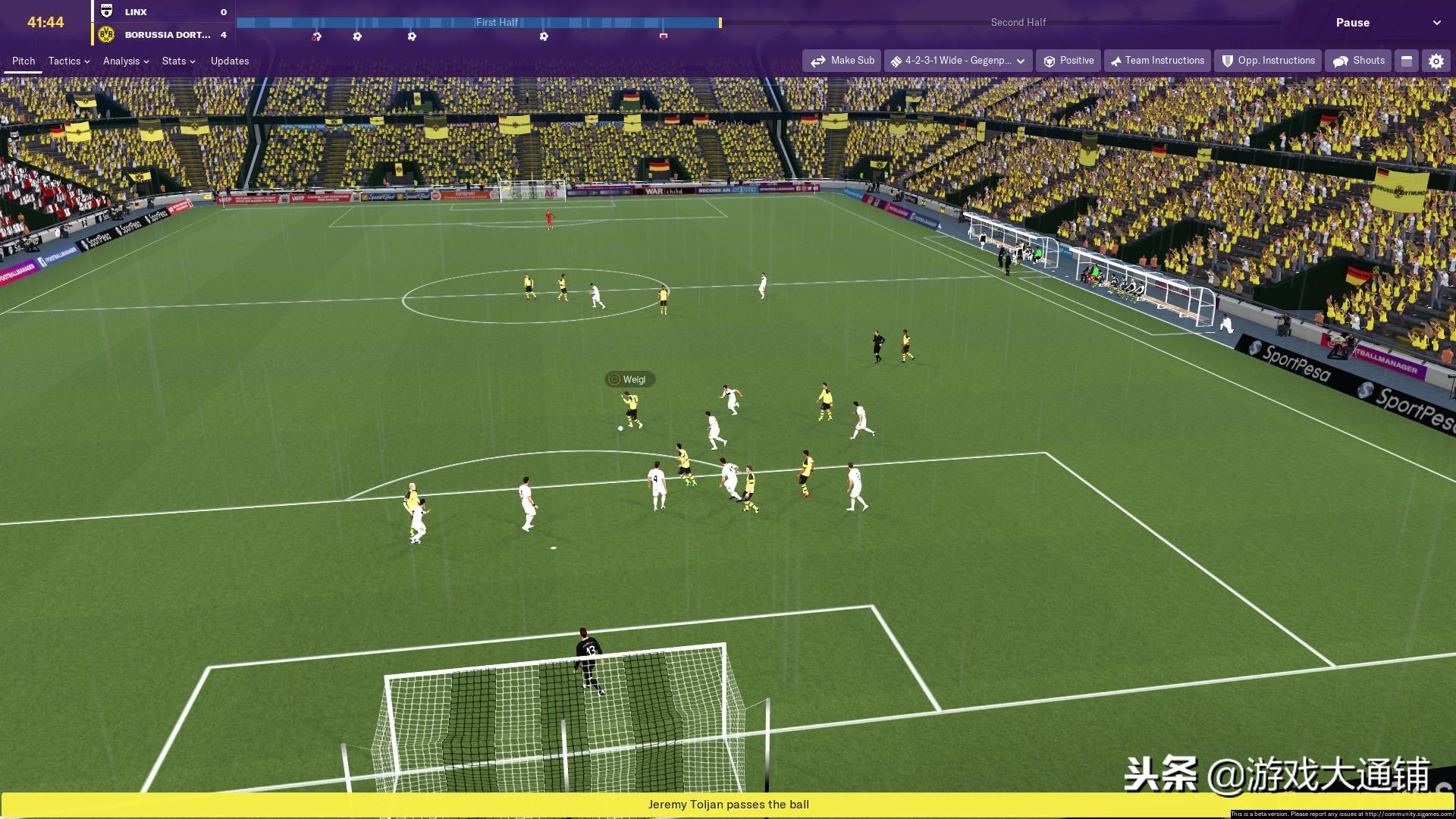Open the Analysis dropdown
The image size is (1456, 819).
tap(125, 61)
